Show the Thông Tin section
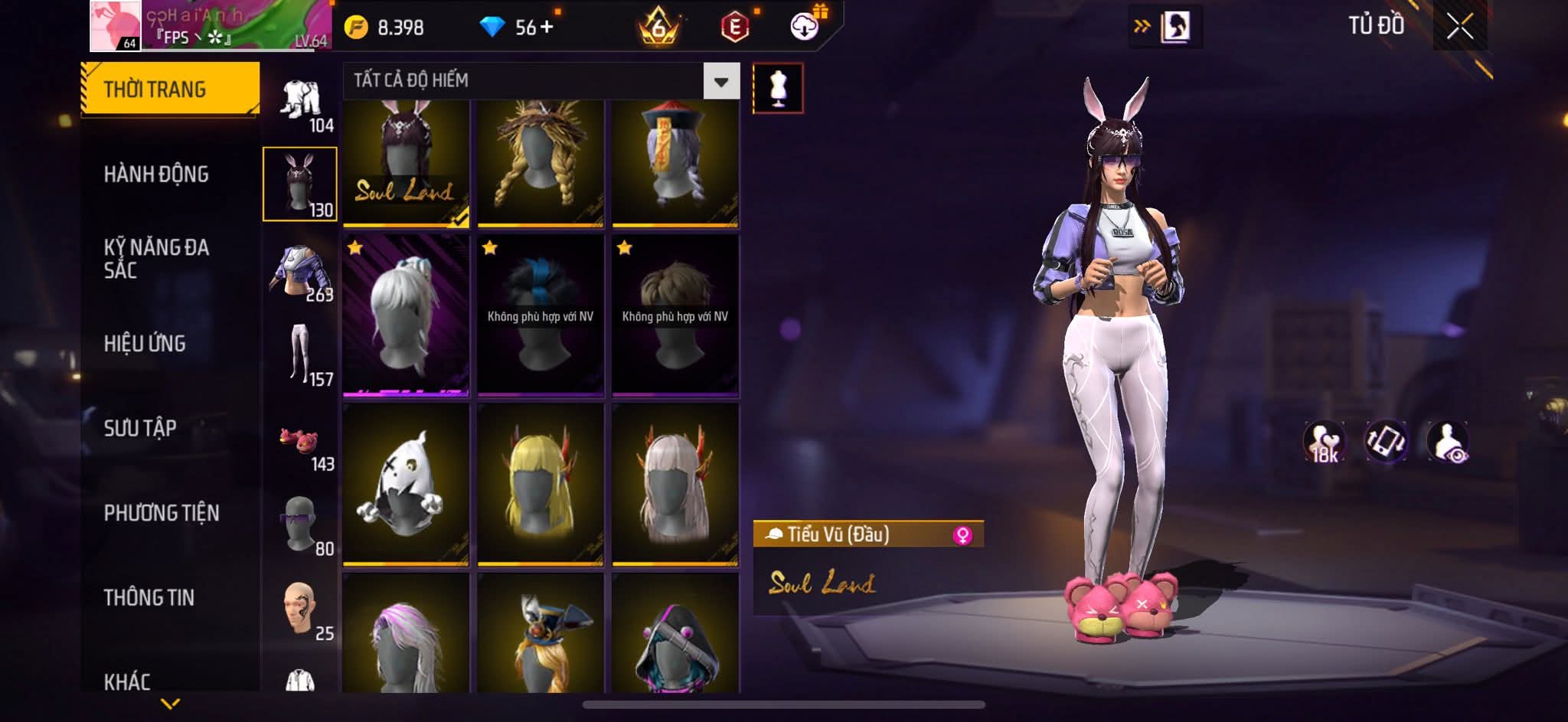 pyautogui.click(x=149, y=597)
